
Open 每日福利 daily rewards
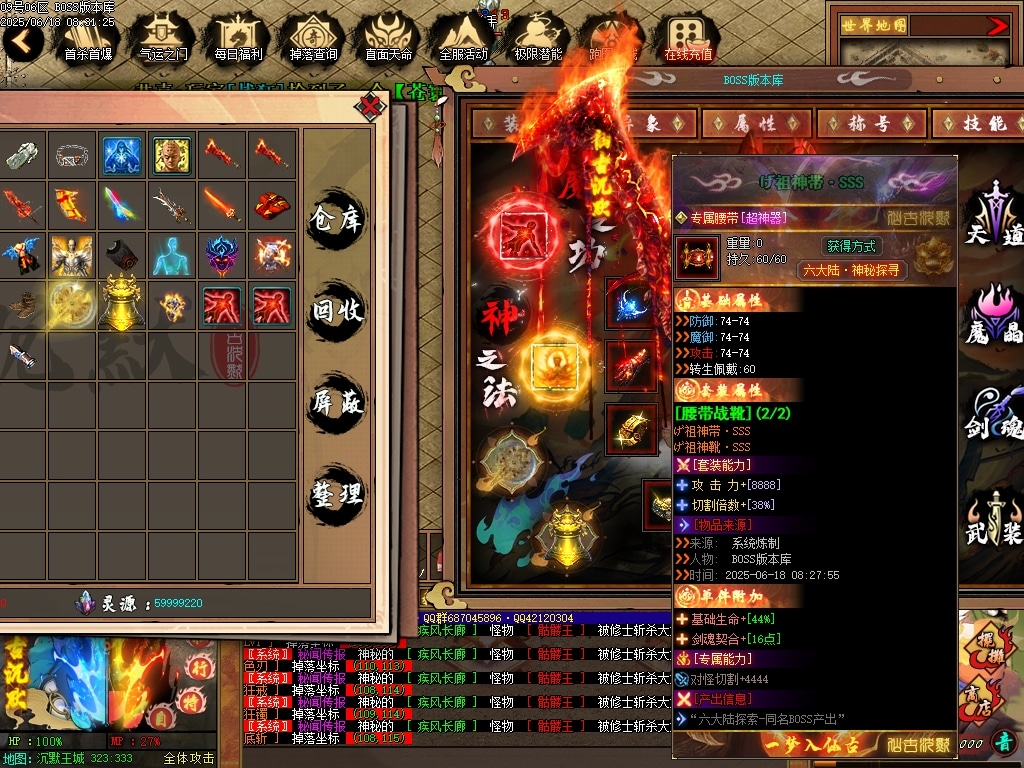[x=238, y=38]
